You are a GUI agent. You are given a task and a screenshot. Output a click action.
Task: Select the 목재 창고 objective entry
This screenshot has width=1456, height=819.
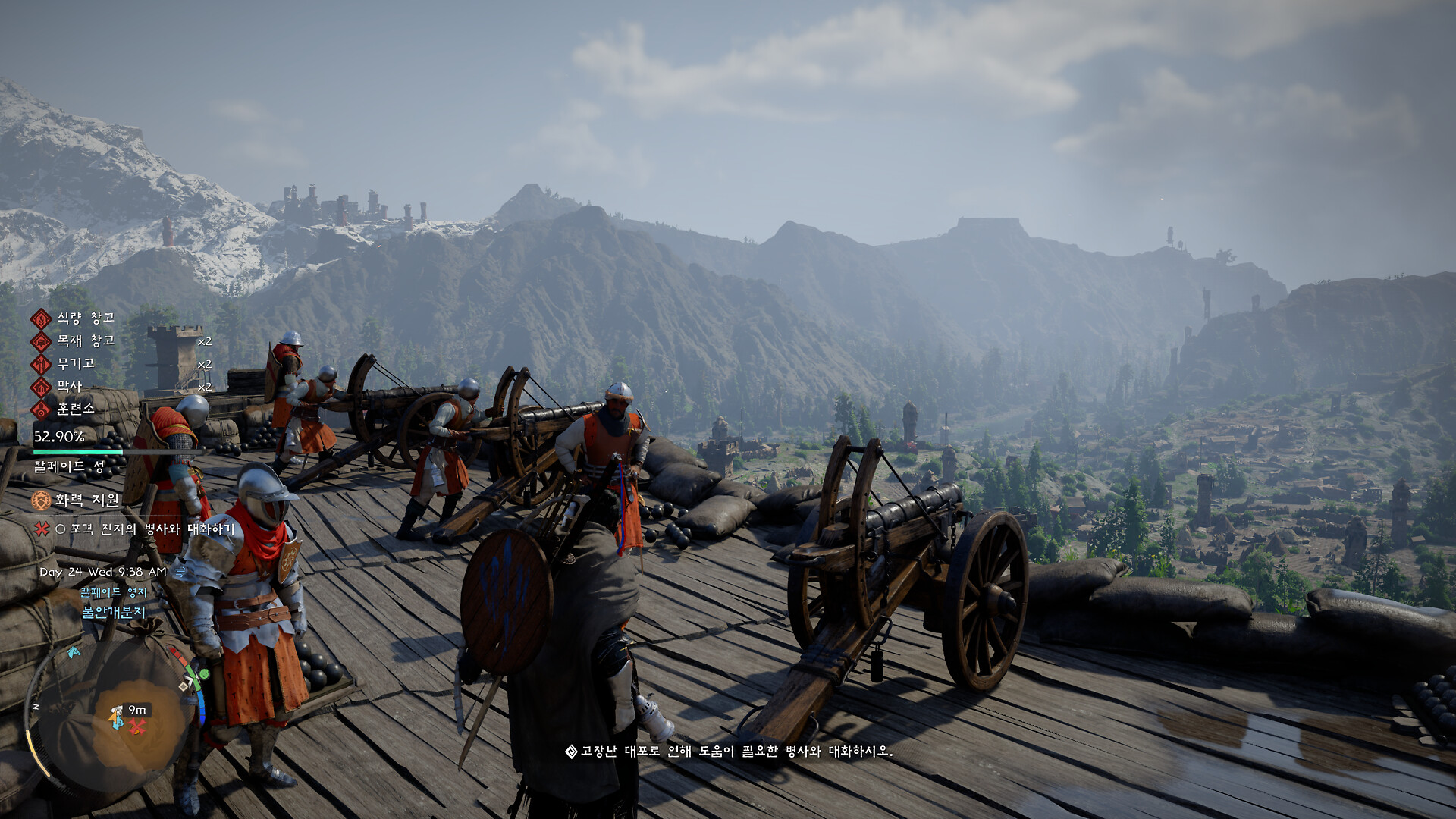(85, 341)
